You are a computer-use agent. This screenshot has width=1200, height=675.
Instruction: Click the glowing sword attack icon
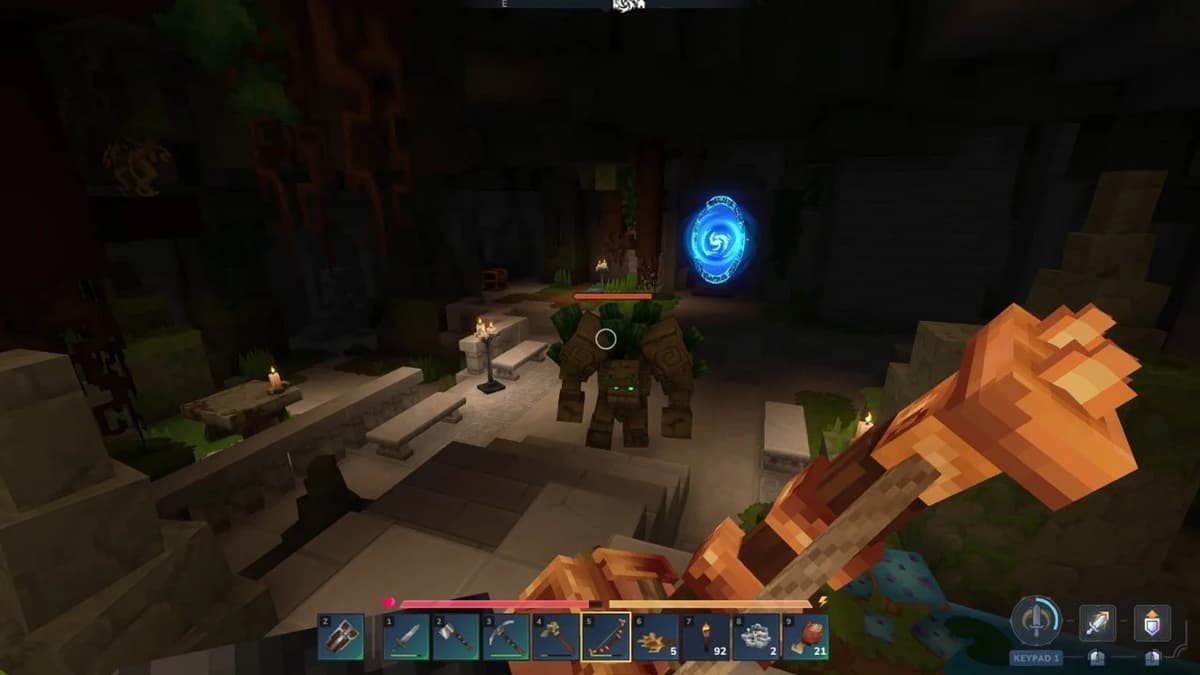click(1097, 622)
